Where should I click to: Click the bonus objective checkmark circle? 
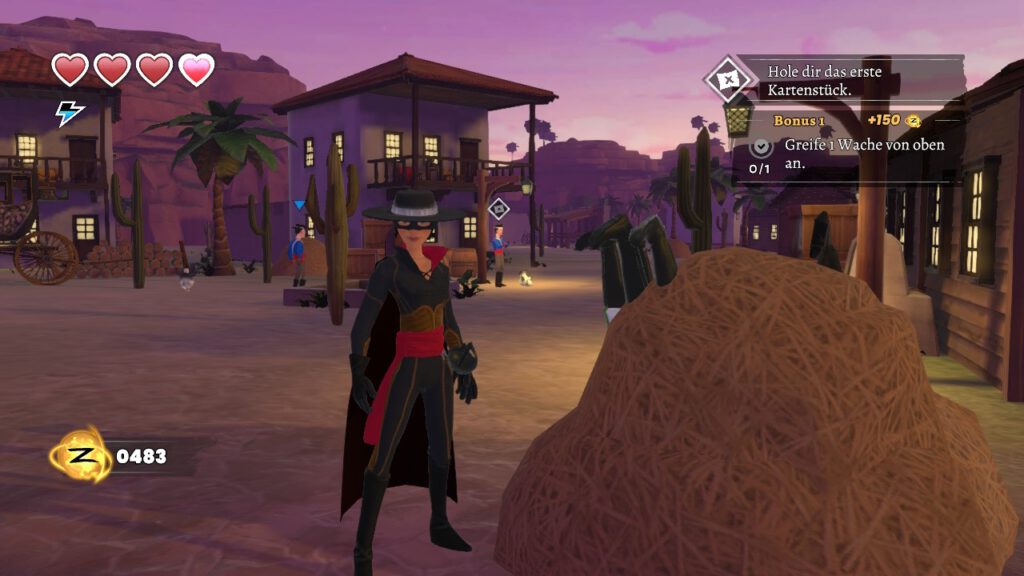click(x=761, y=146)
